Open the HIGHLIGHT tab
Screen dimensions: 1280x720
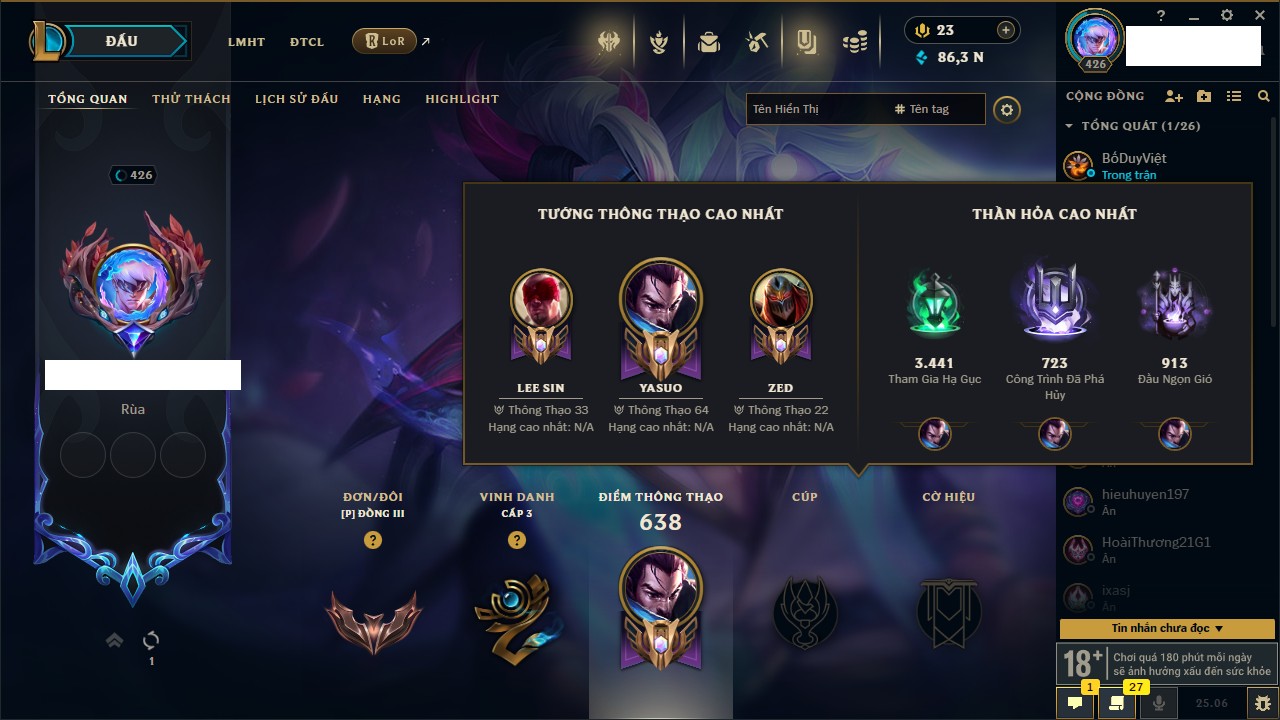462,99
